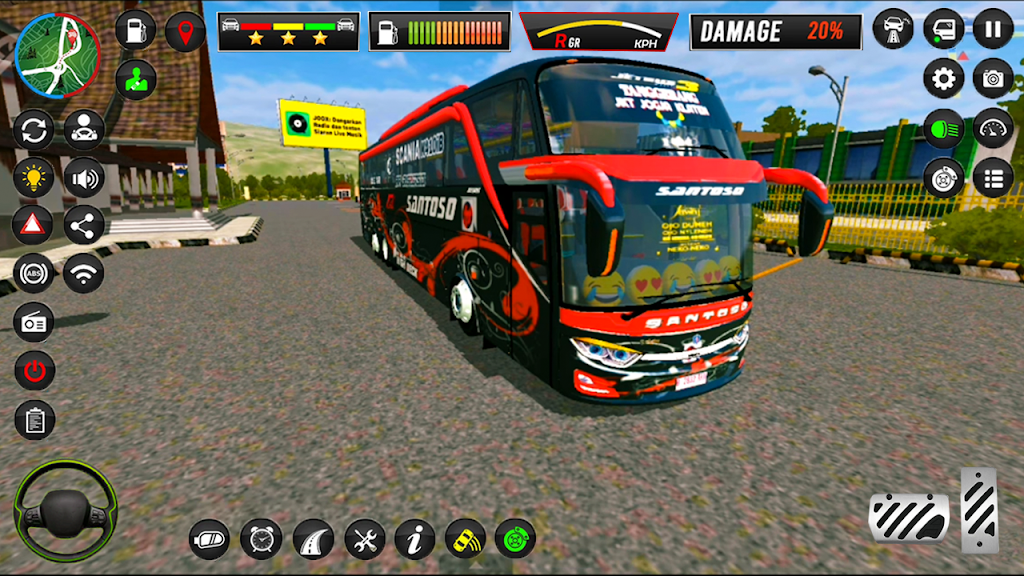Show the info button details
The height and width of the screenshot is (576, 1024).
pos(414,540)
